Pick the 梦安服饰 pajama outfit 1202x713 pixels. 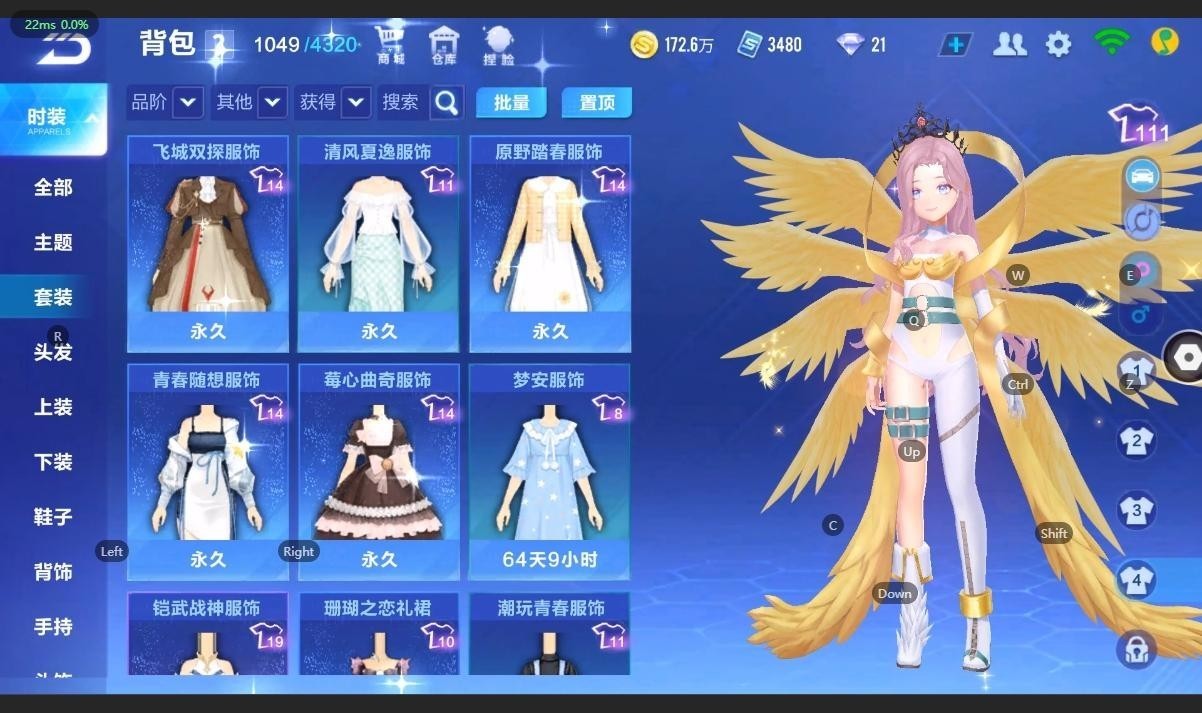click(x=550, y=472)
